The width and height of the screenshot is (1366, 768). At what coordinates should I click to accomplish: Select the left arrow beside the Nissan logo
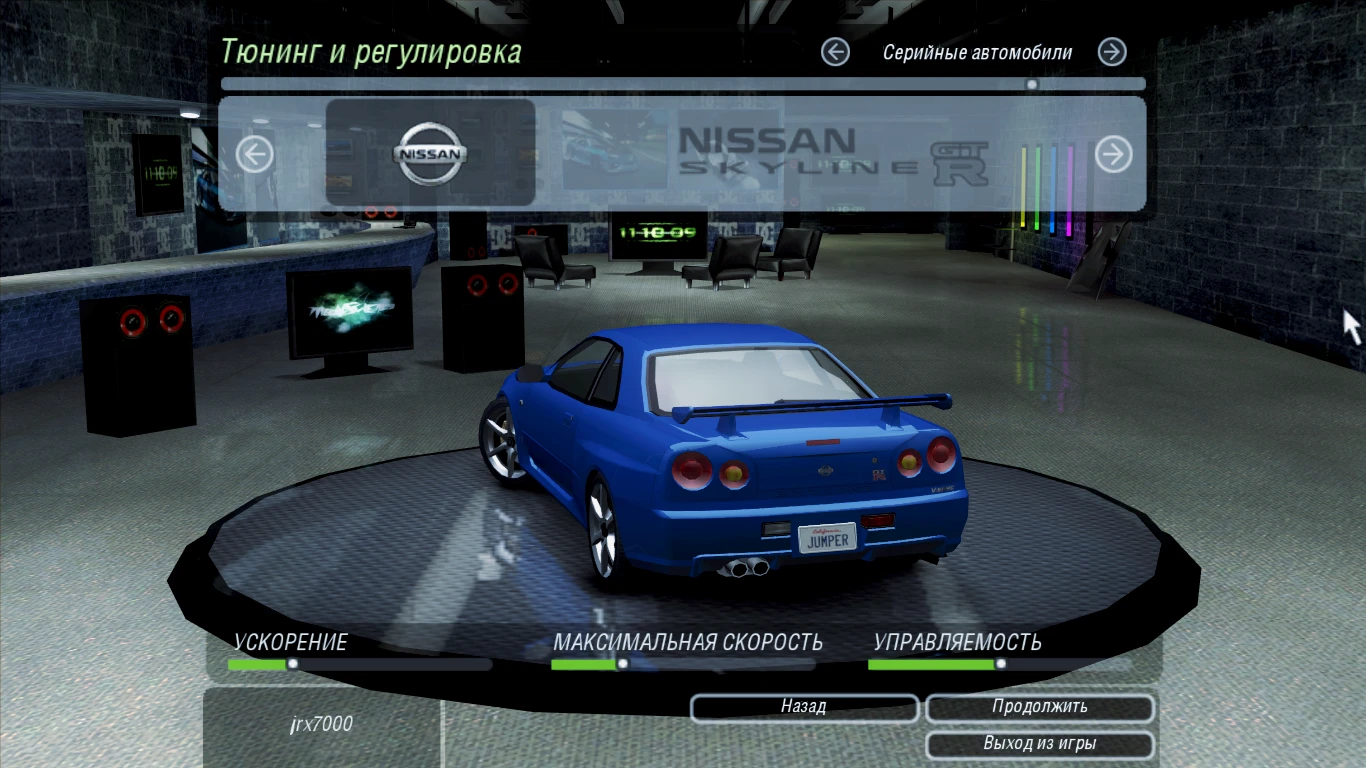click(x=253, y=154)
